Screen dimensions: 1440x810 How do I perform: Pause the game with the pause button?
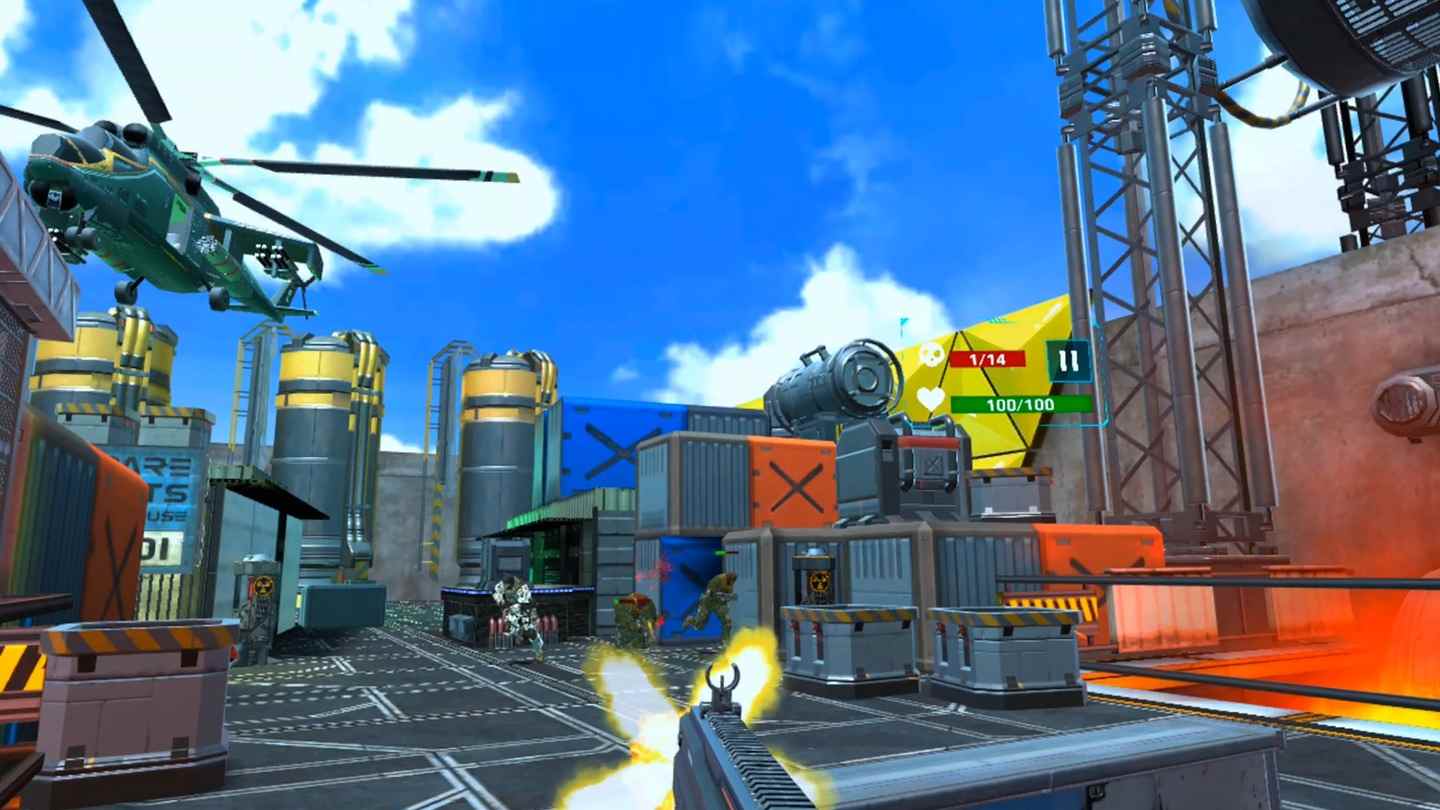pyautogui.click(x=1068, y=361)
